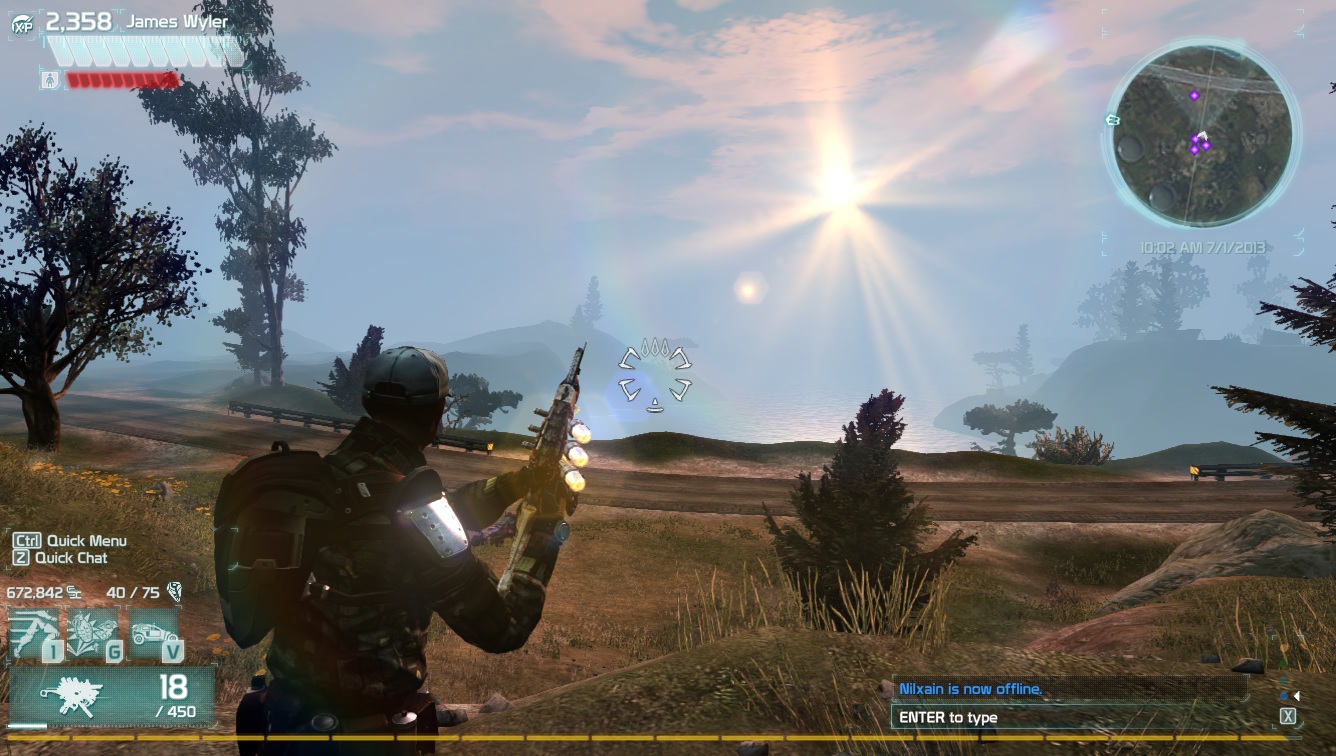1336x756 pixels.
Task: Select the objective marker on minimap edge
Action: coord(1112,120)
